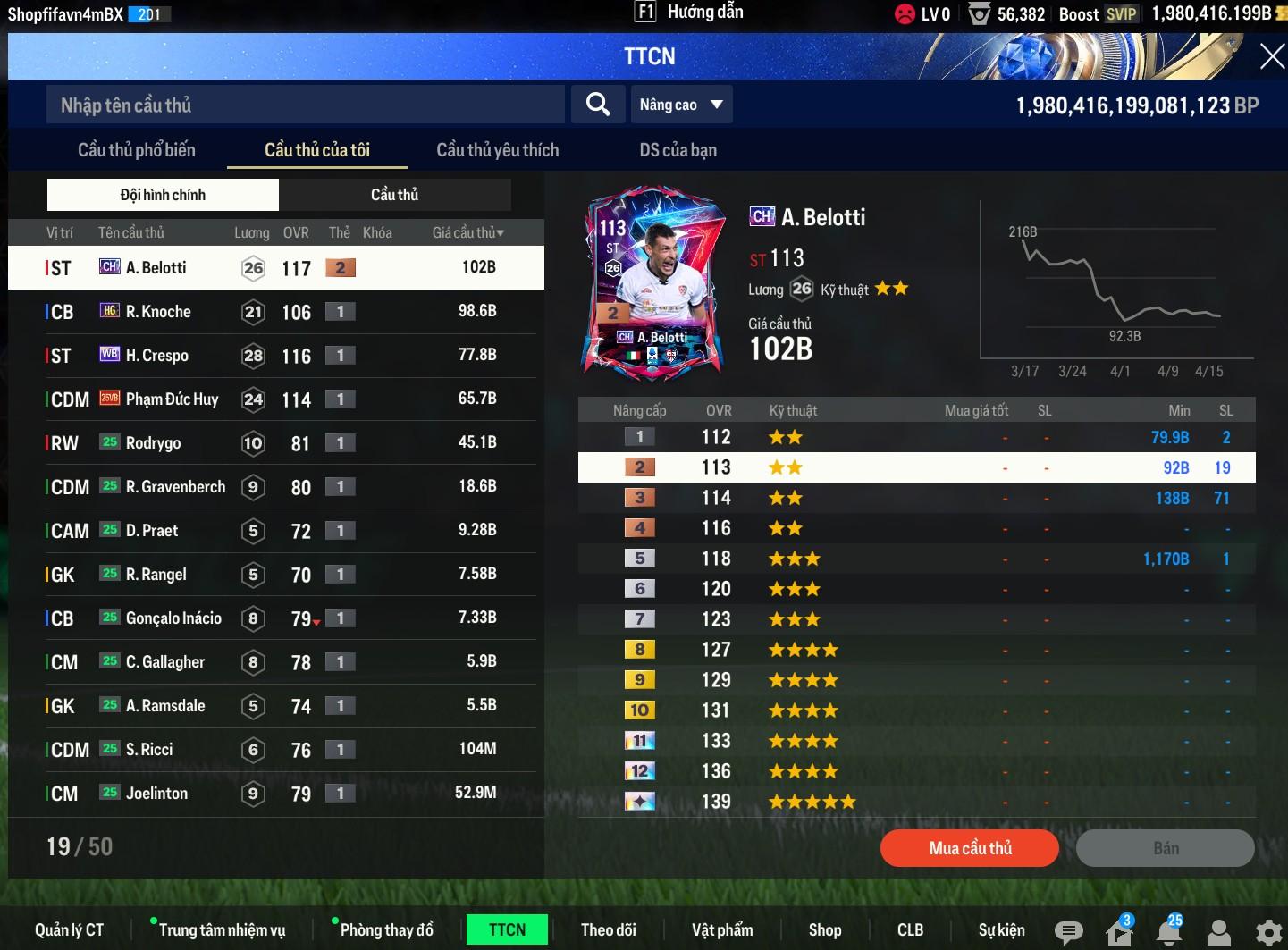Buy the player with Mua cầu thủ
The width and height of the screenshot is (1288, 950).
coord(970,848)
